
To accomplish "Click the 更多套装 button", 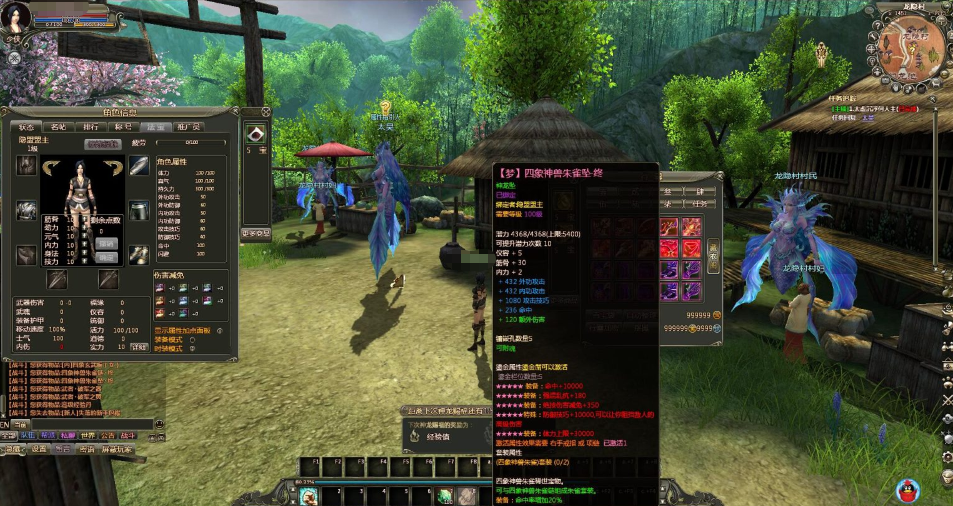I will [255, 233].
